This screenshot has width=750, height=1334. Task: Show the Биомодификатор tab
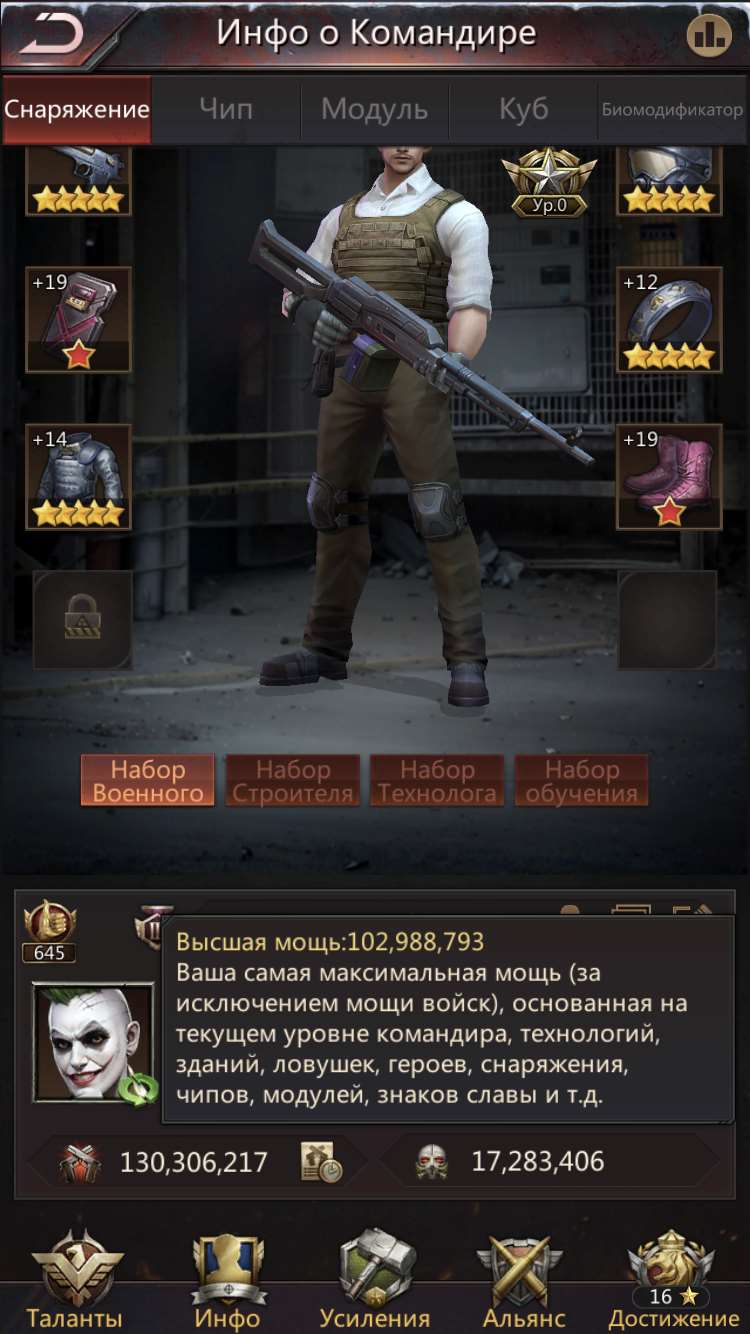click(x=672, y=109)
